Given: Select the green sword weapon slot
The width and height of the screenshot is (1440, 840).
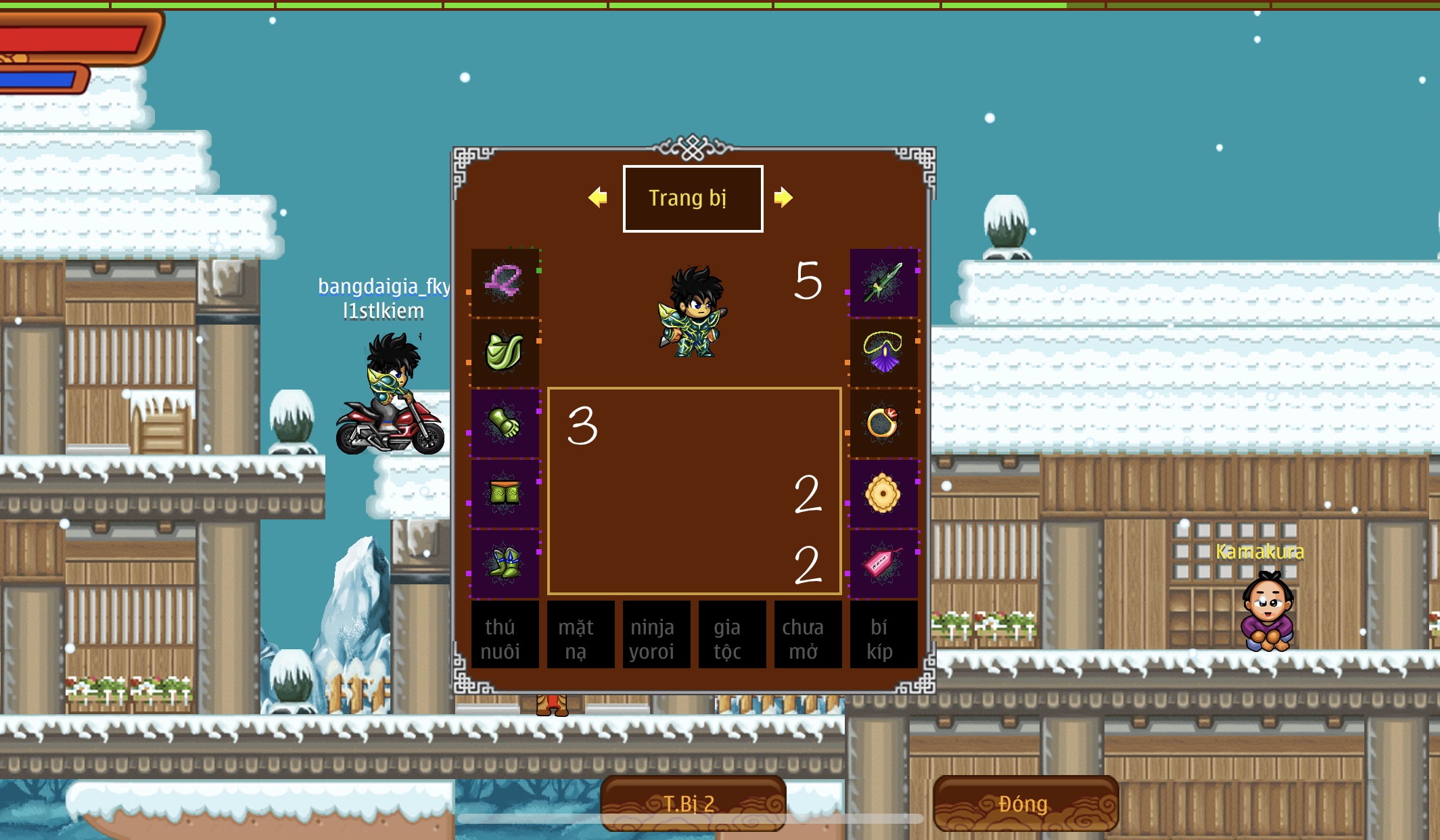Looking at the screenshot, I should point(883,282).
